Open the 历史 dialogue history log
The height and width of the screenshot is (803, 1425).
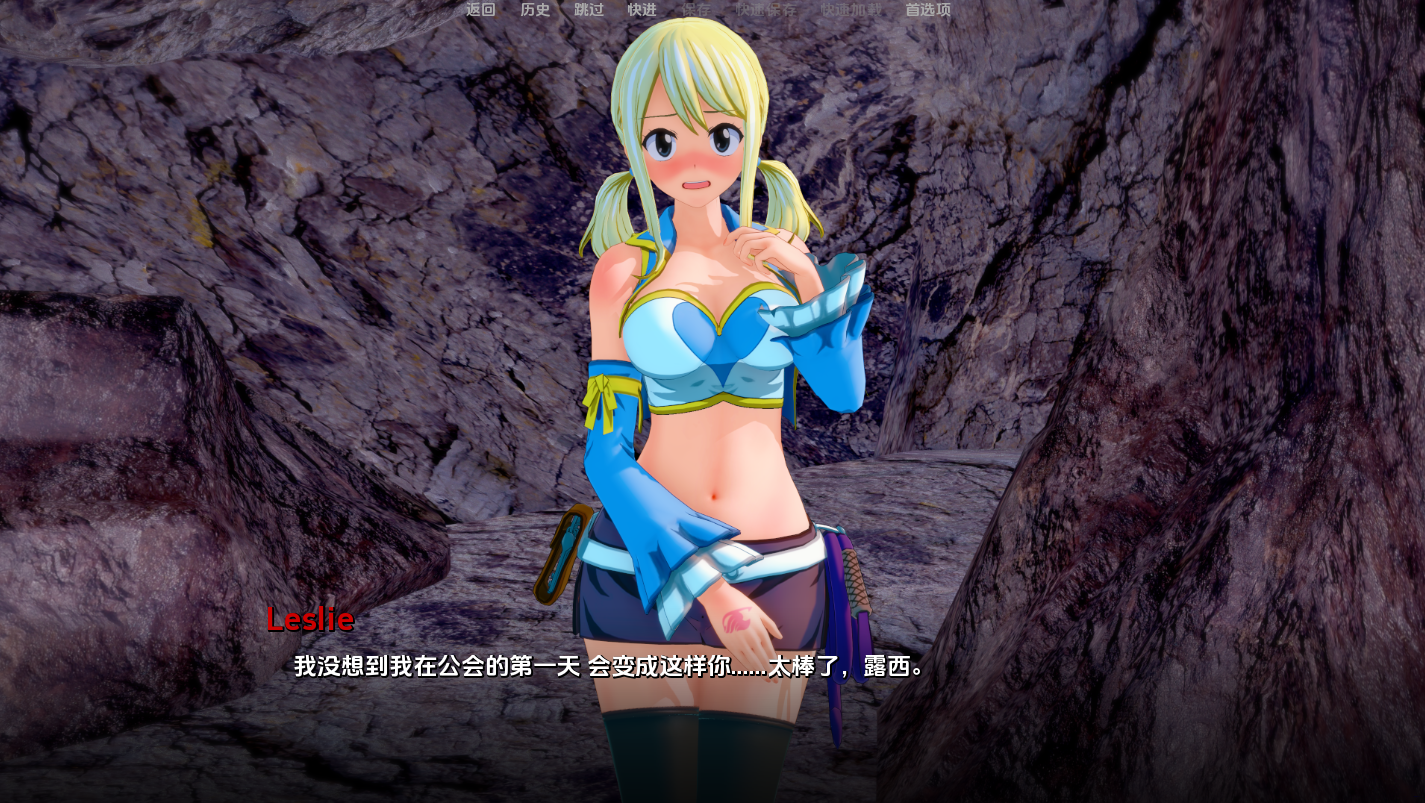(x=533, y=9)
